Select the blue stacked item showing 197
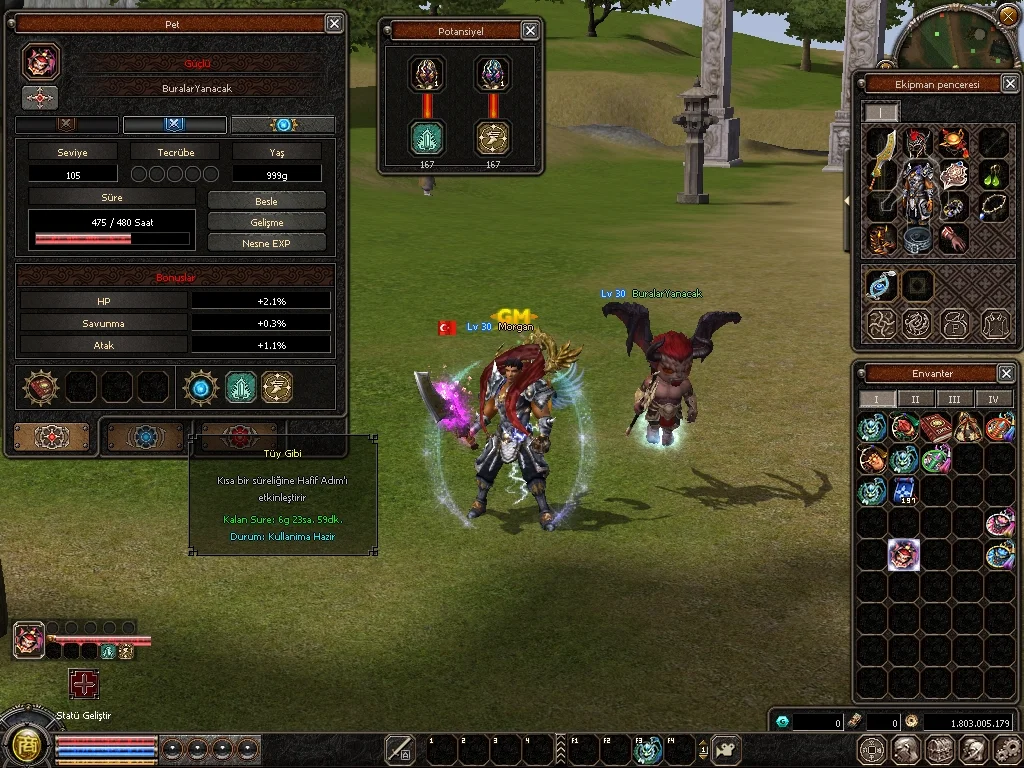Image resolution: width=1024 pixels, height=768 pixels. (x=903, y=491)
